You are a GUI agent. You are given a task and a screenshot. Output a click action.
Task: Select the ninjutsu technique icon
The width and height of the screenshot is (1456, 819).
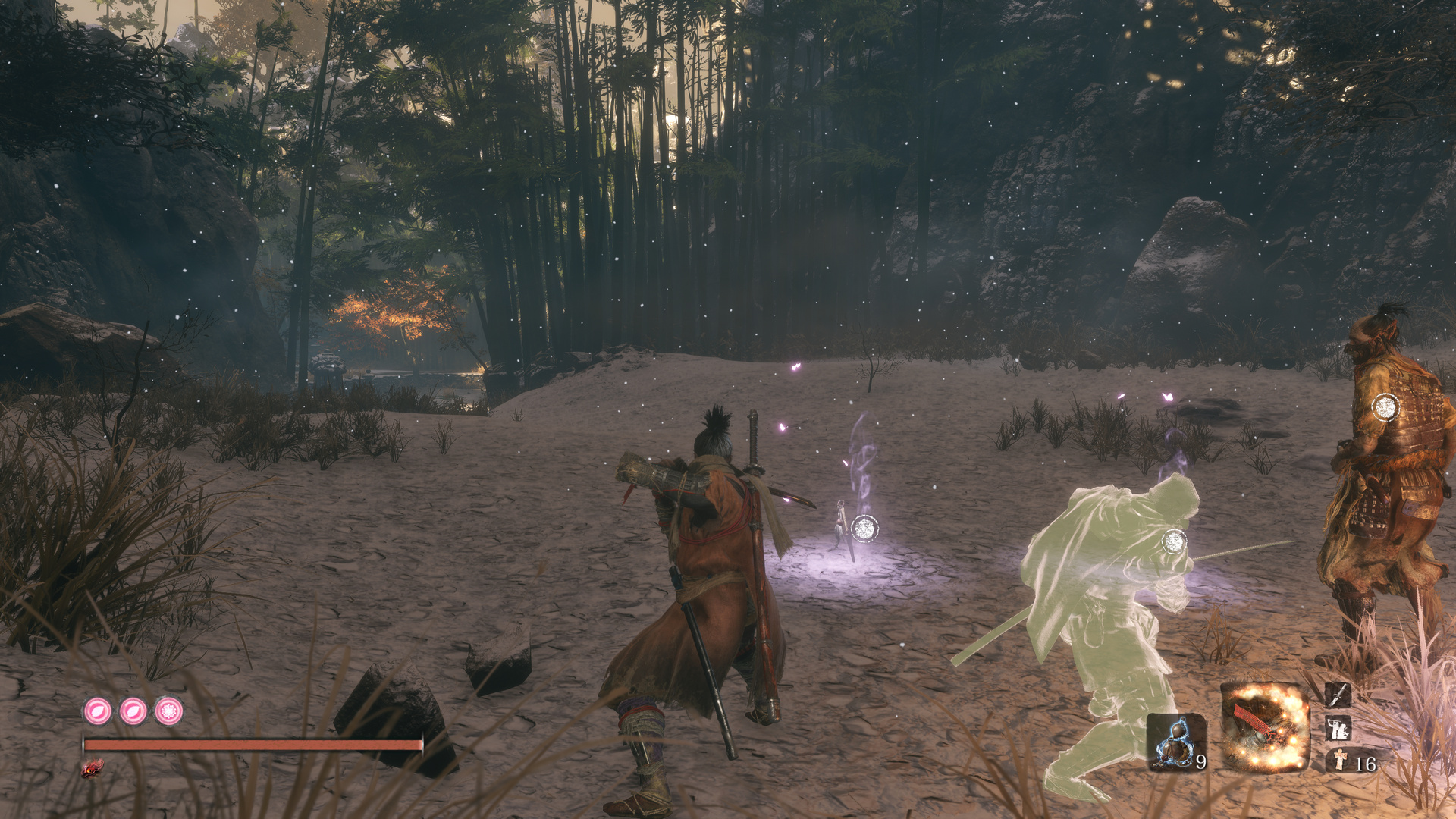pos(1338,729)
